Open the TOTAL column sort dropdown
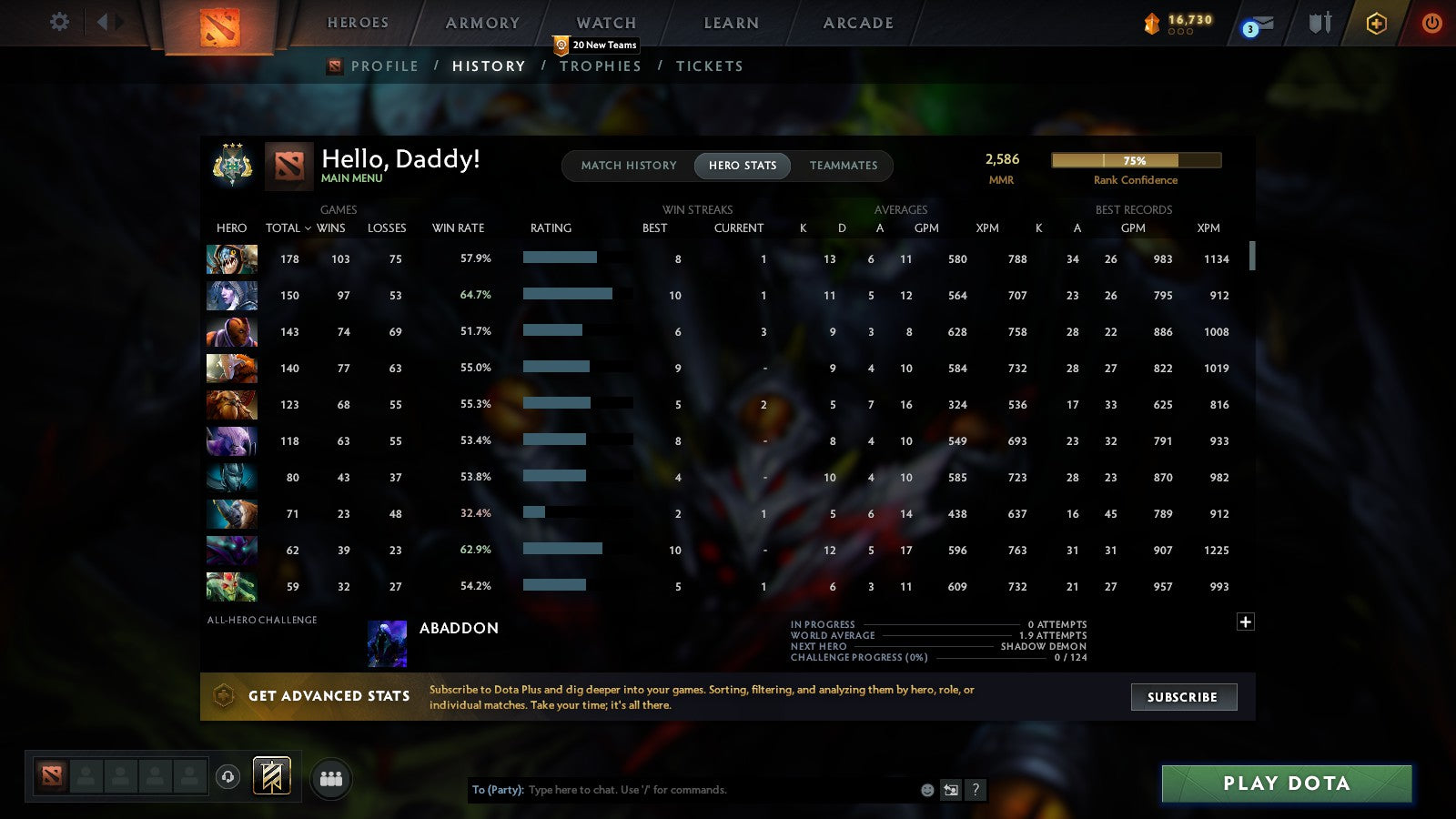1456x819 pixels. [288, 228]
